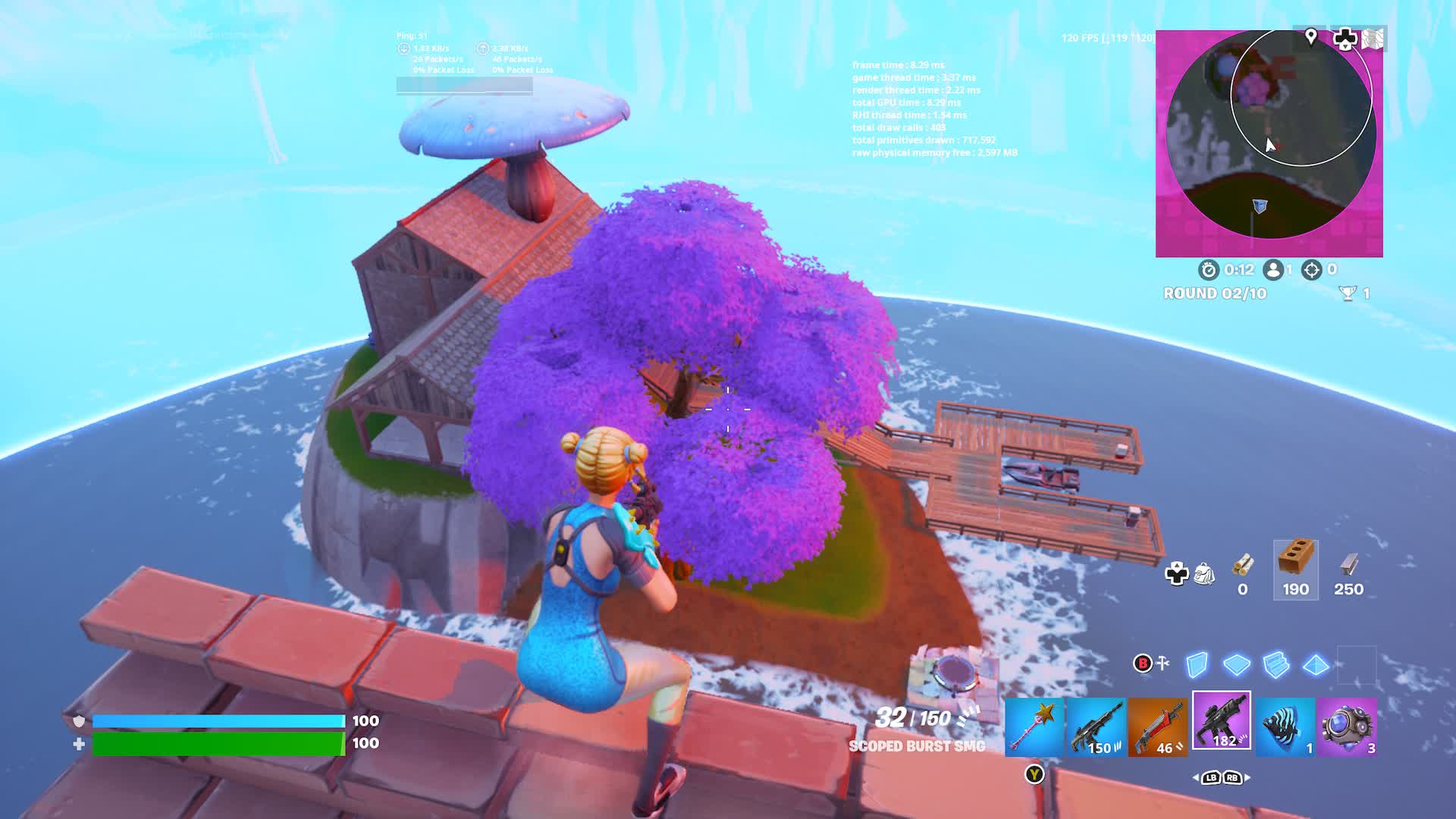Viewport: 1456px width, 819px height.
Task: Select the metal material showing 250
Action: (x=1349, y=567)
